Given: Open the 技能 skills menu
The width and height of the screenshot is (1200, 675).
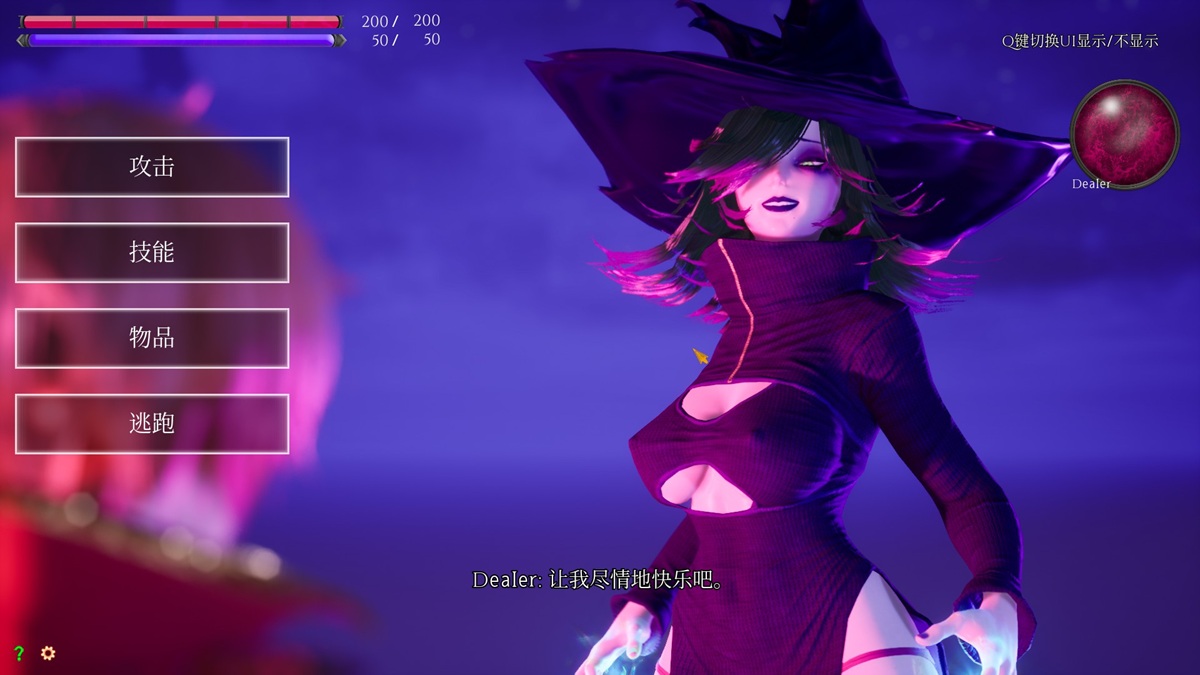Looking at the screenshot, I should [152, 252].
